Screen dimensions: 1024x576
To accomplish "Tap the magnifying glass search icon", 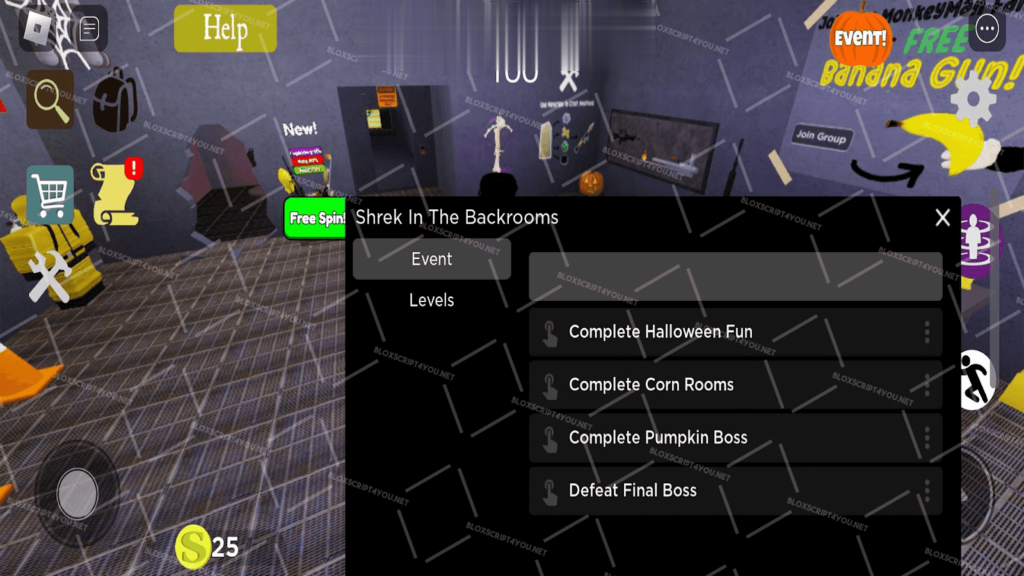I will tap(50, 100).
